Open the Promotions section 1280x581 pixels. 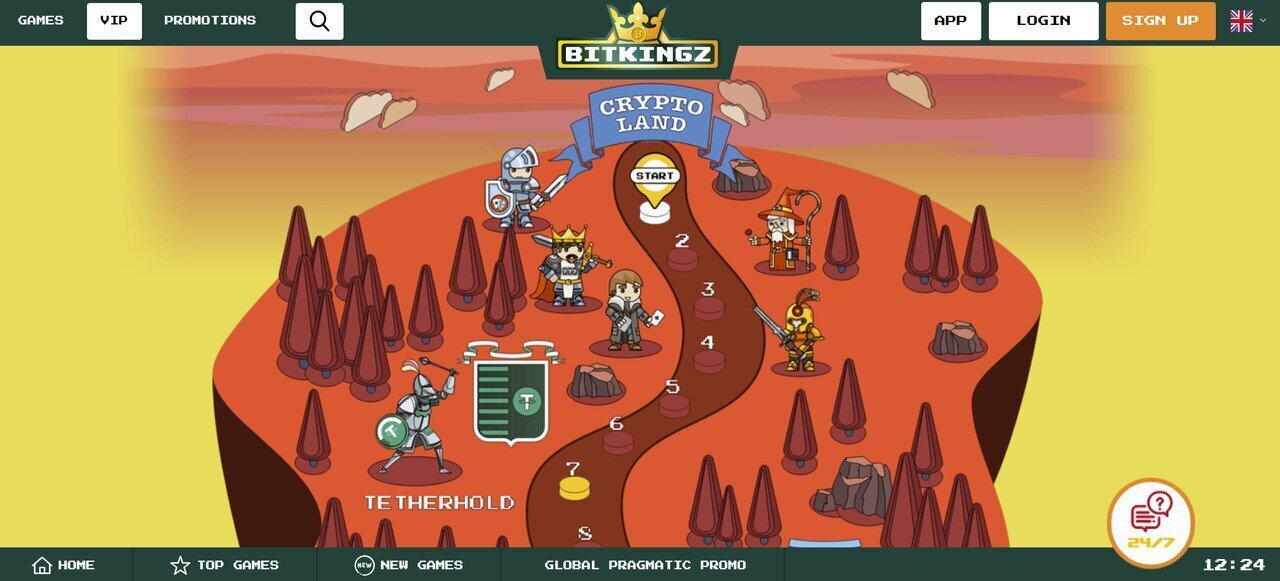(210, 21)
